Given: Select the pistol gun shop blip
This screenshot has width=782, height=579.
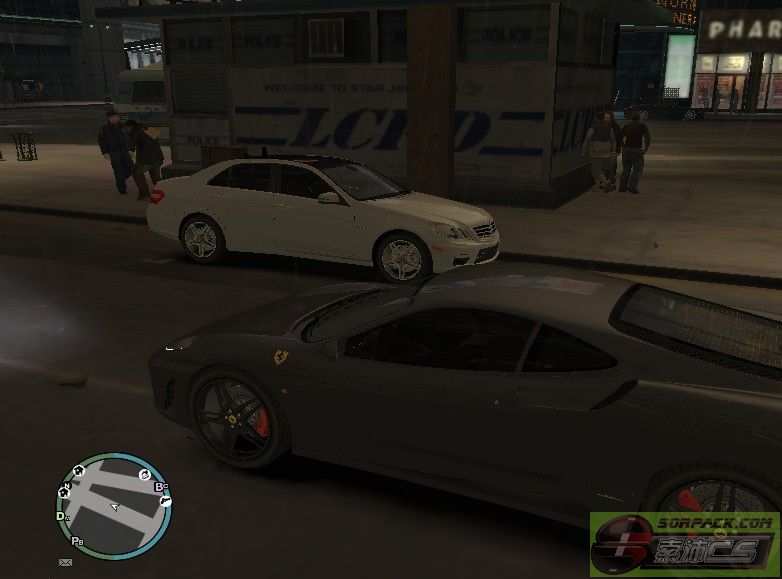Looking at the screenshot, I should click(165, 499).
